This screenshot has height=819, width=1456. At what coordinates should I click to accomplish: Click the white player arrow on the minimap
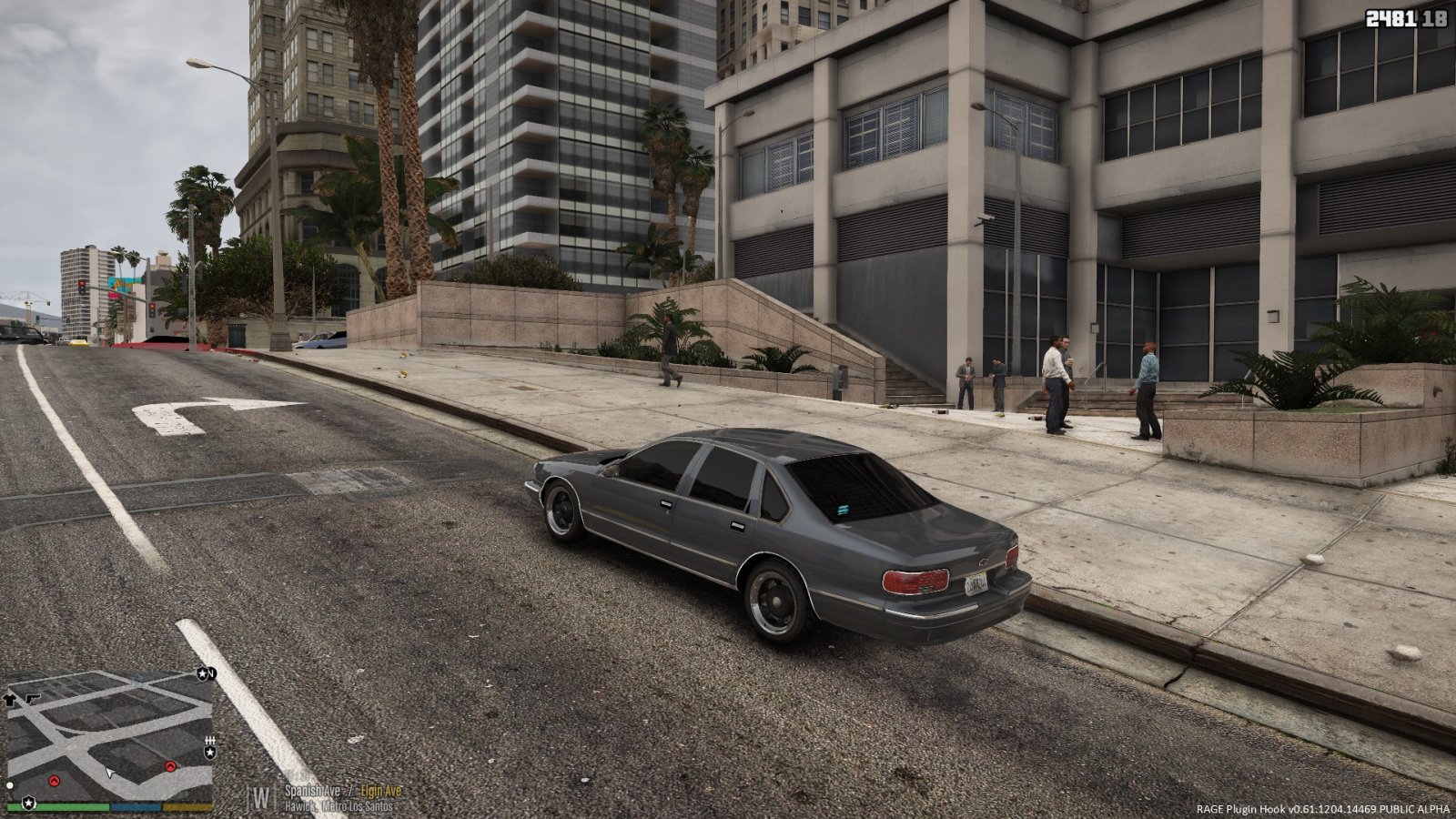point(109,773)
